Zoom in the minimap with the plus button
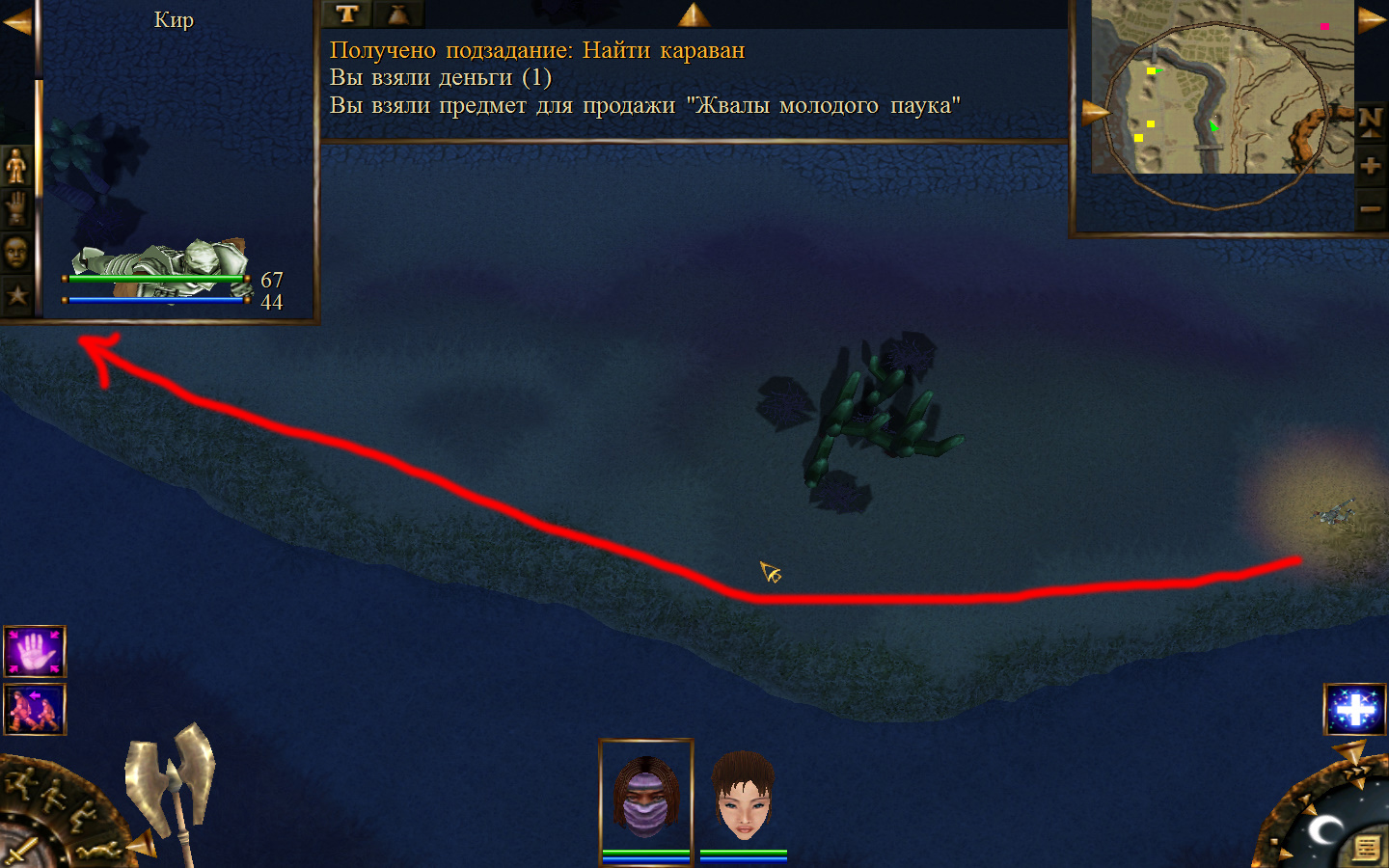The height and width of the screenshot is (868, 1389). (1371, 166)
